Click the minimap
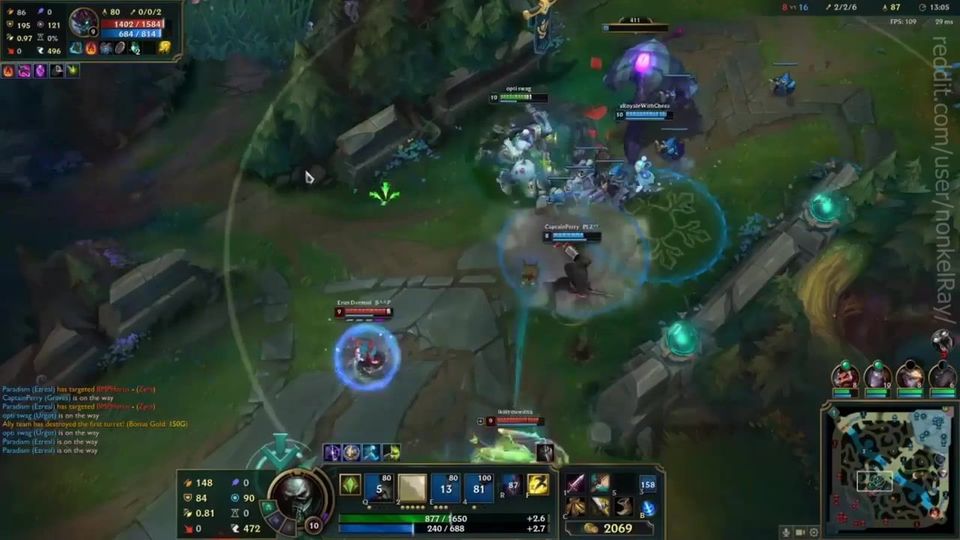The image size is (960, 540). pos(889,469)
